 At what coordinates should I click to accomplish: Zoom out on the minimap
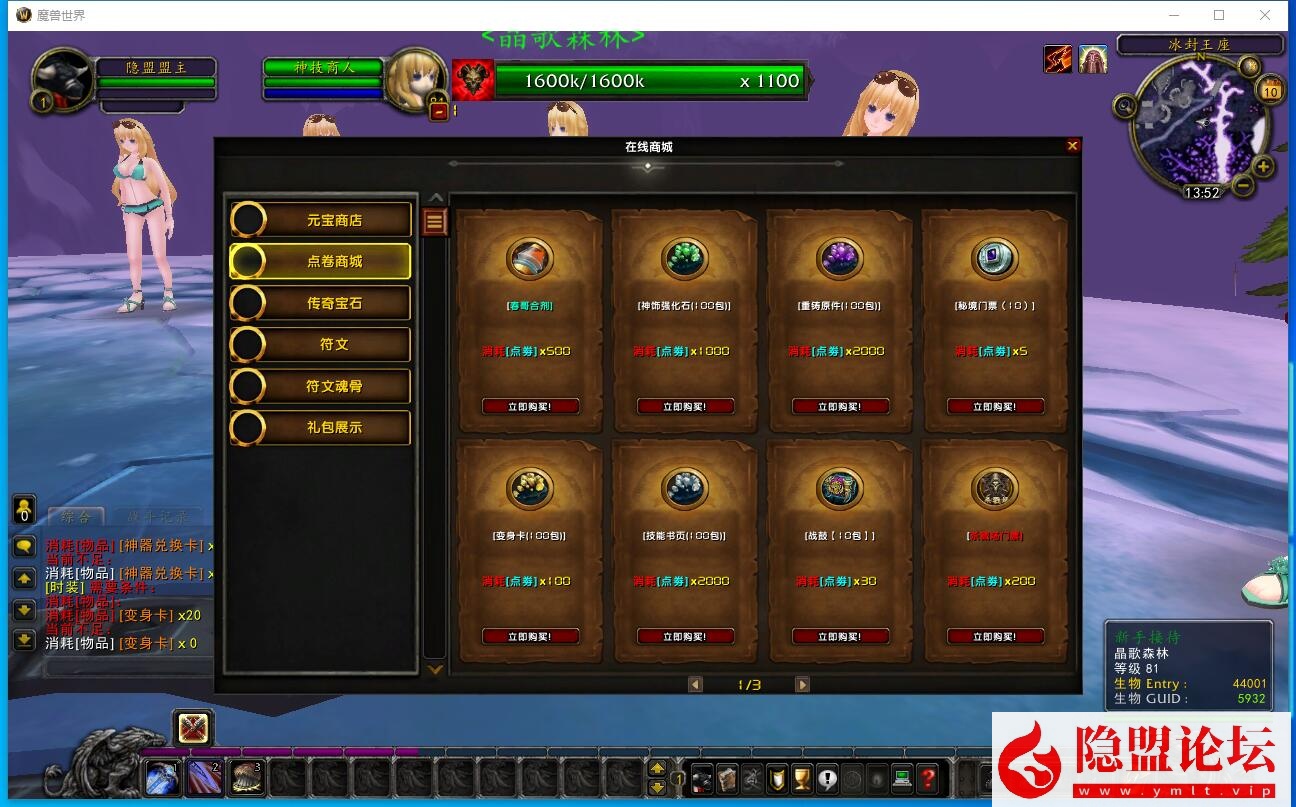1243,185
